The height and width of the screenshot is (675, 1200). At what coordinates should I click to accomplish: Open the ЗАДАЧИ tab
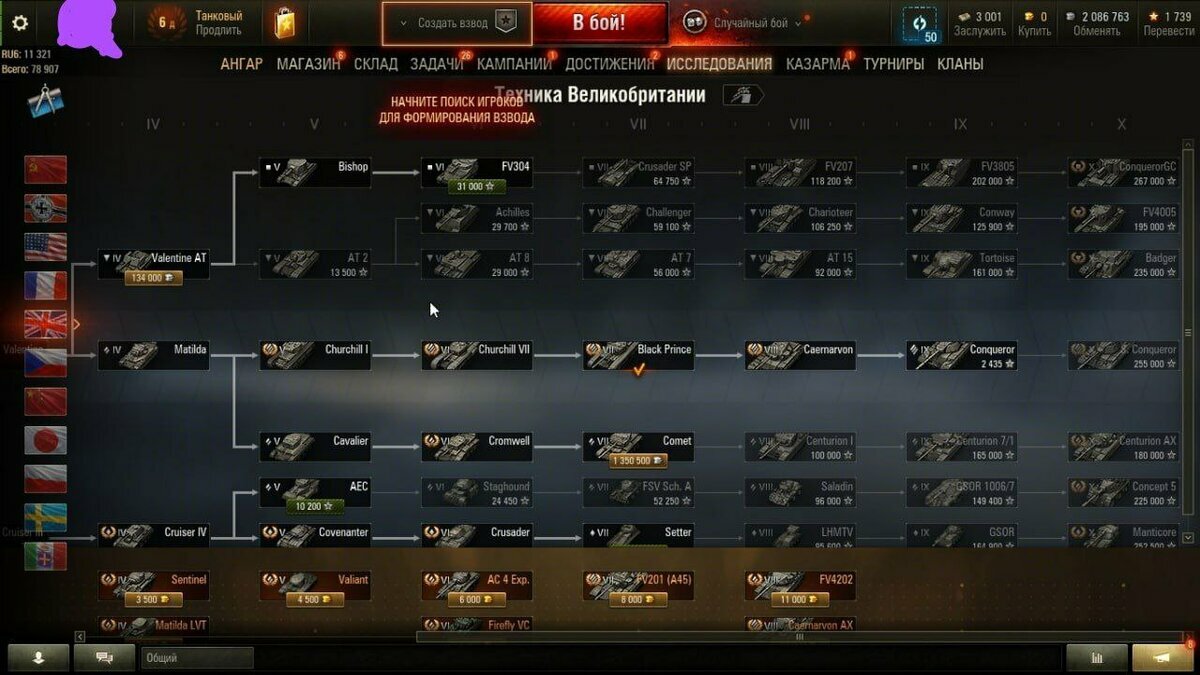pos(436,64)
